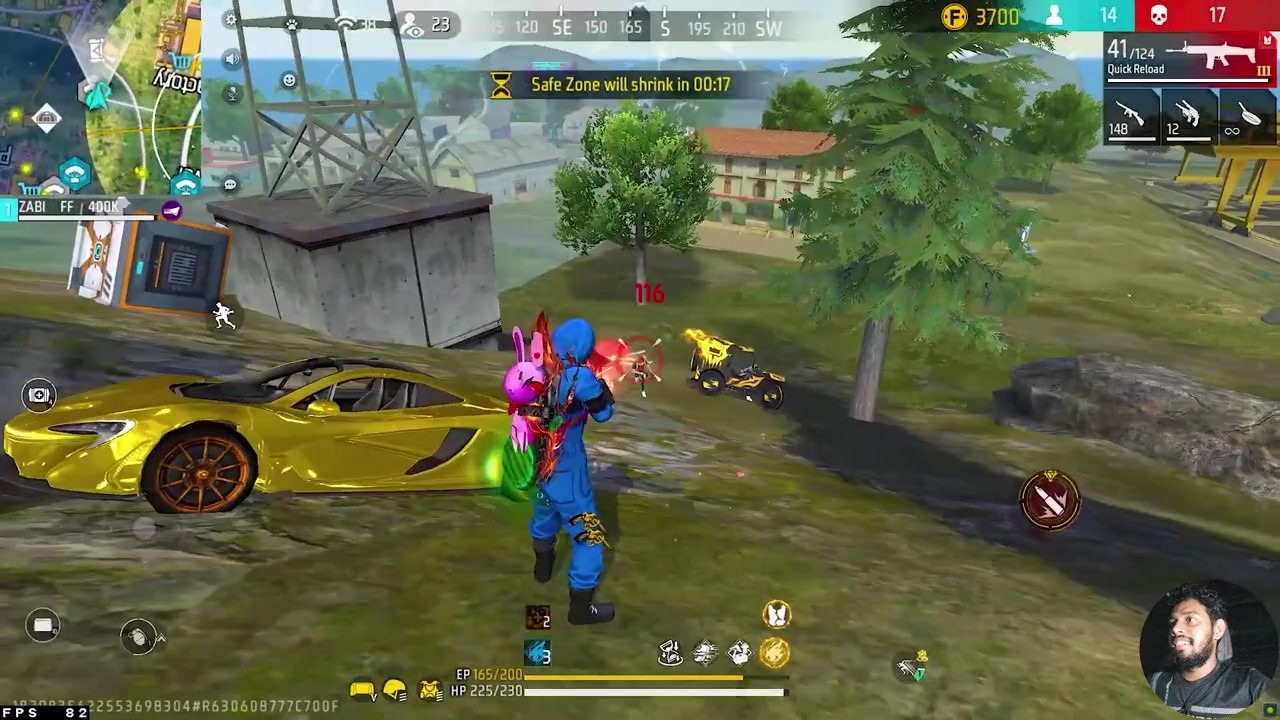This screenshot has width=1280, height=720.
Task: Toggle the microphone voice icon
Action: (232, 94)
